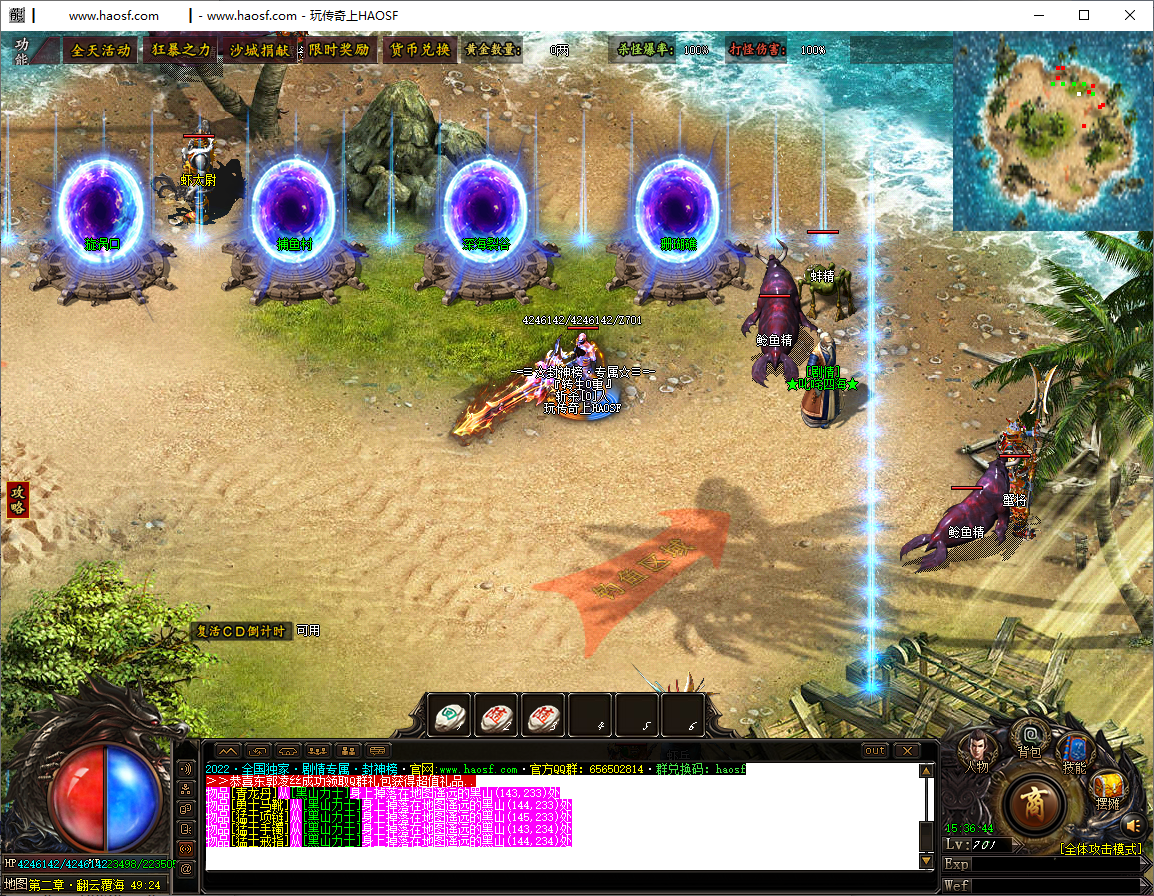Screen dimensions: 1154x896
Task: Maximize the game window
Action: tap(1084, 15)
